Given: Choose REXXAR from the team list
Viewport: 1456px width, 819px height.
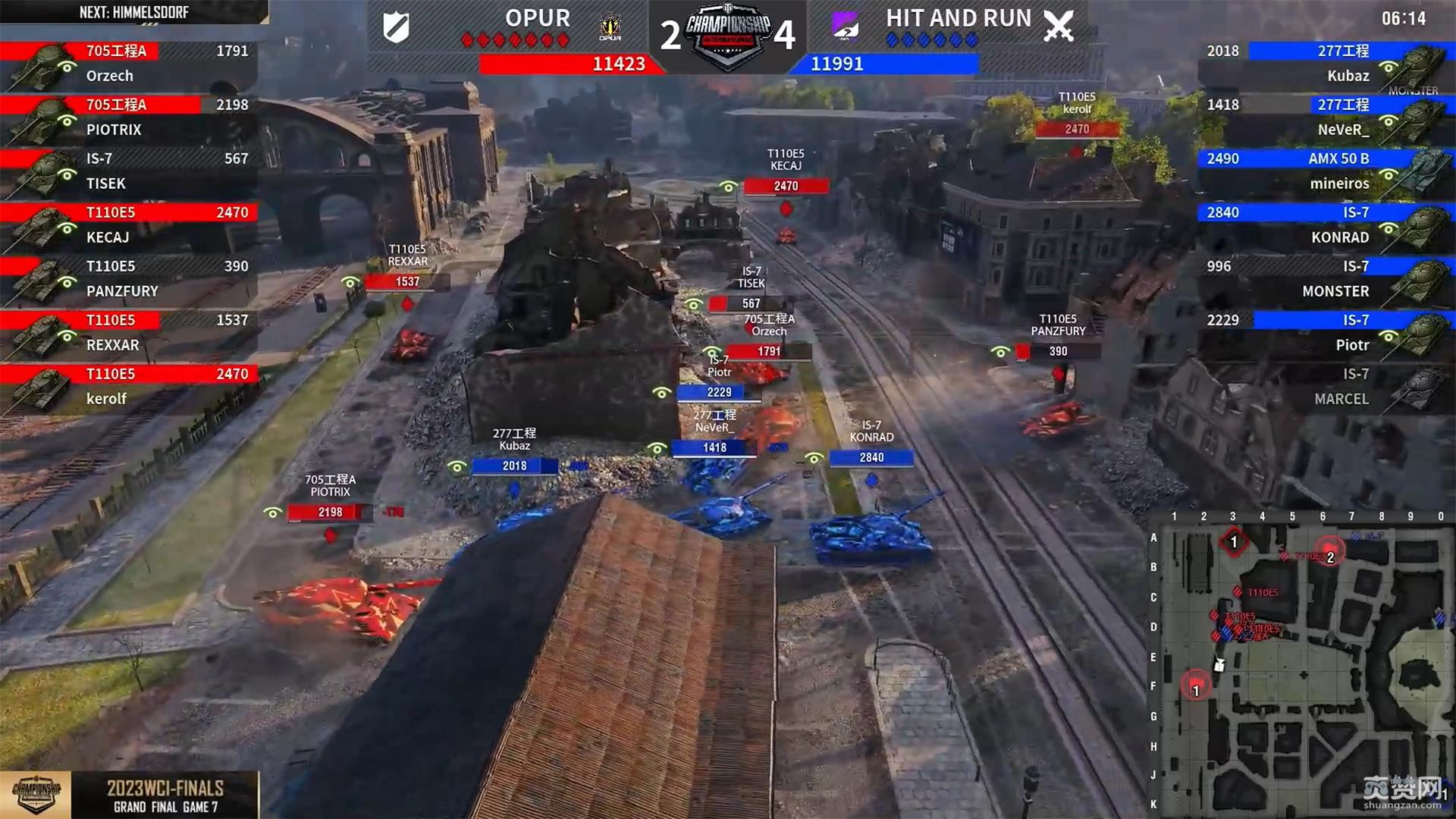Looking at the screenshot, I should tap(129, 333).
